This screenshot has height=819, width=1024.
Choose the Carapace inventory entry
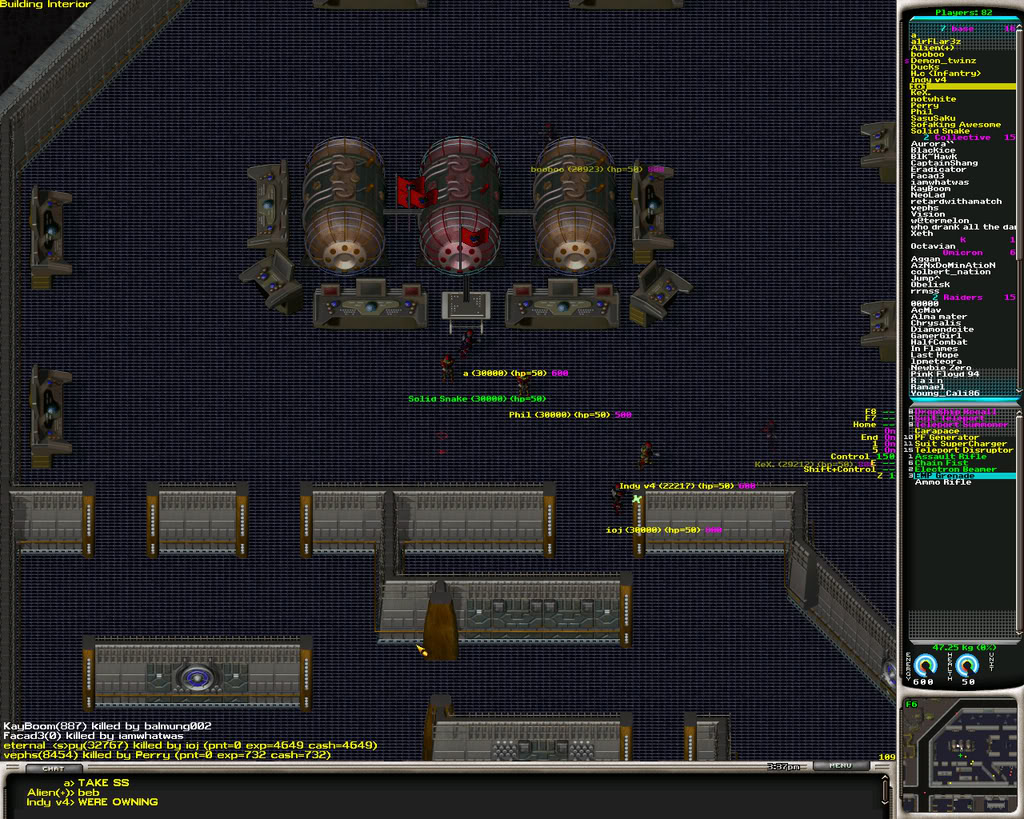pos(937,431)
